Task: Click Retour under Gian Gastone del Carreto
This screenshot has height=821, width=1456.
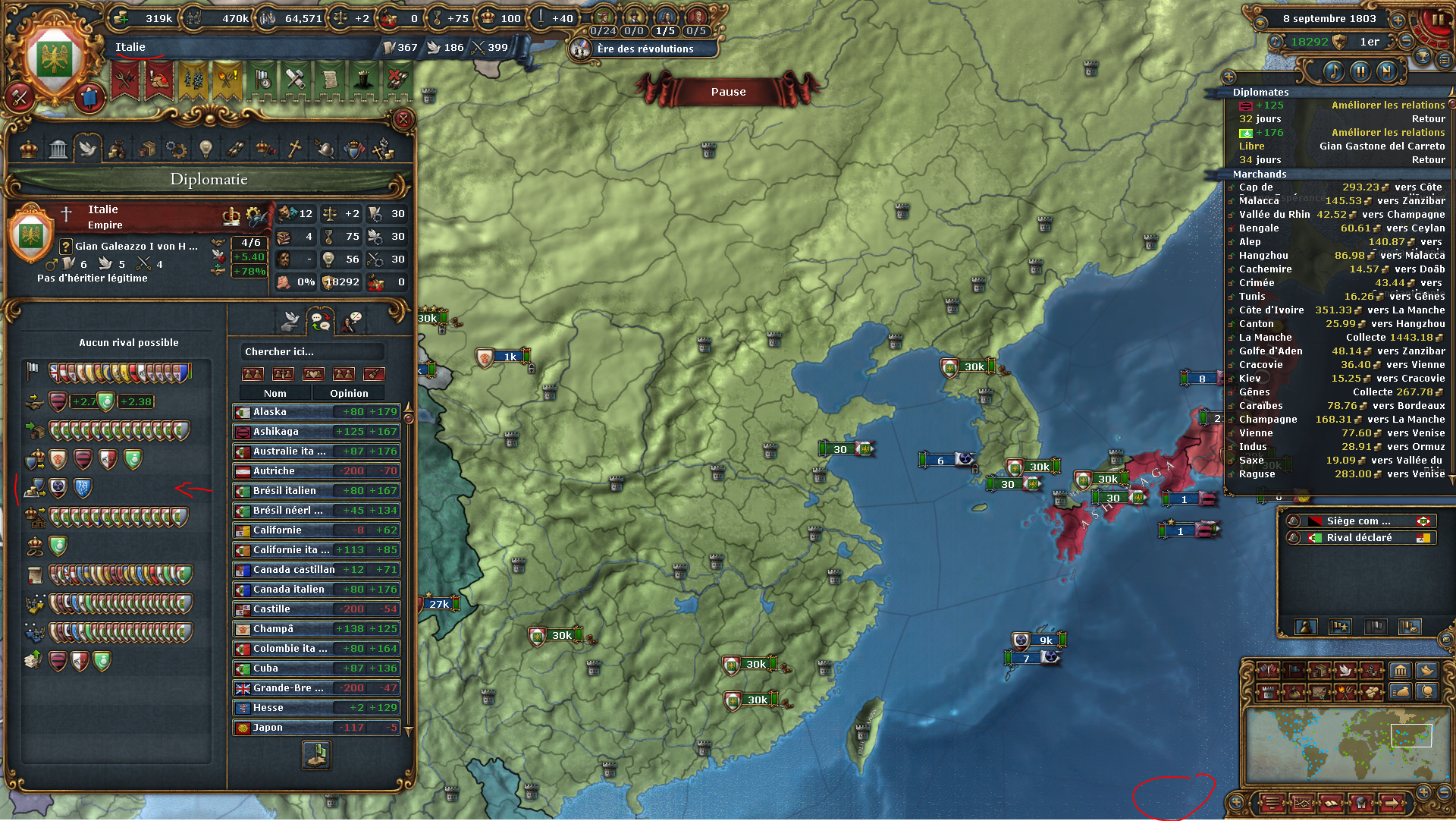Action: pyautogui.click(x=1429, y=160)
